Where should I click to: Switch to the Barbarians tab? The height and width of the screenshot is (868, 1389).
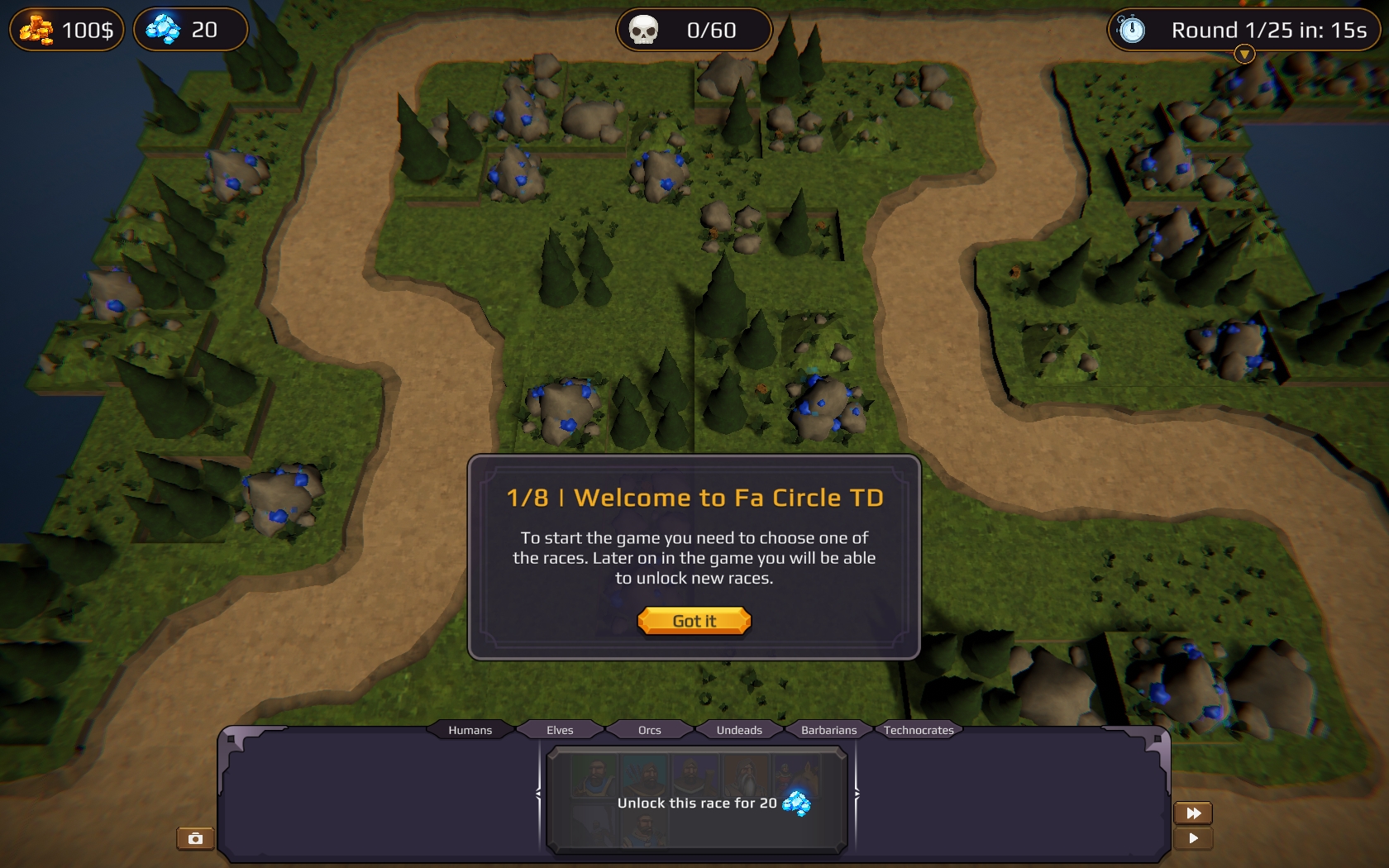click(x=828, y=730)
